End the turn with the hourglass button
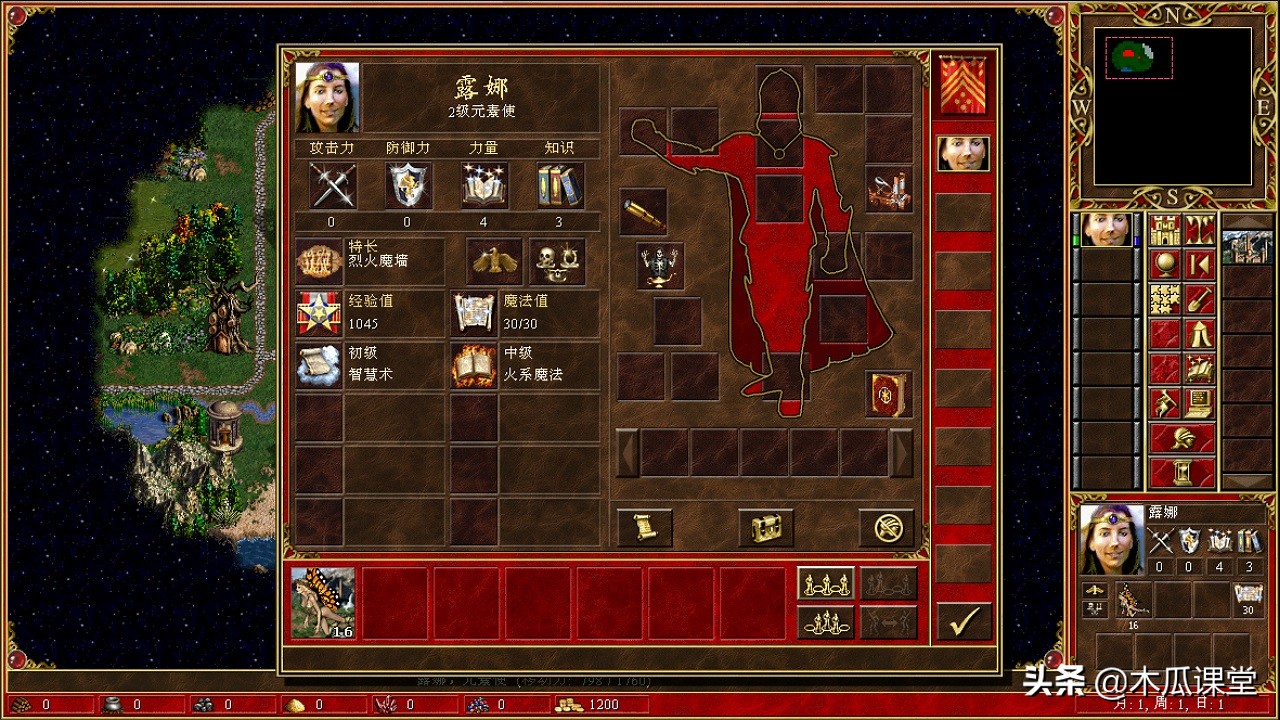 point(1182,471)
